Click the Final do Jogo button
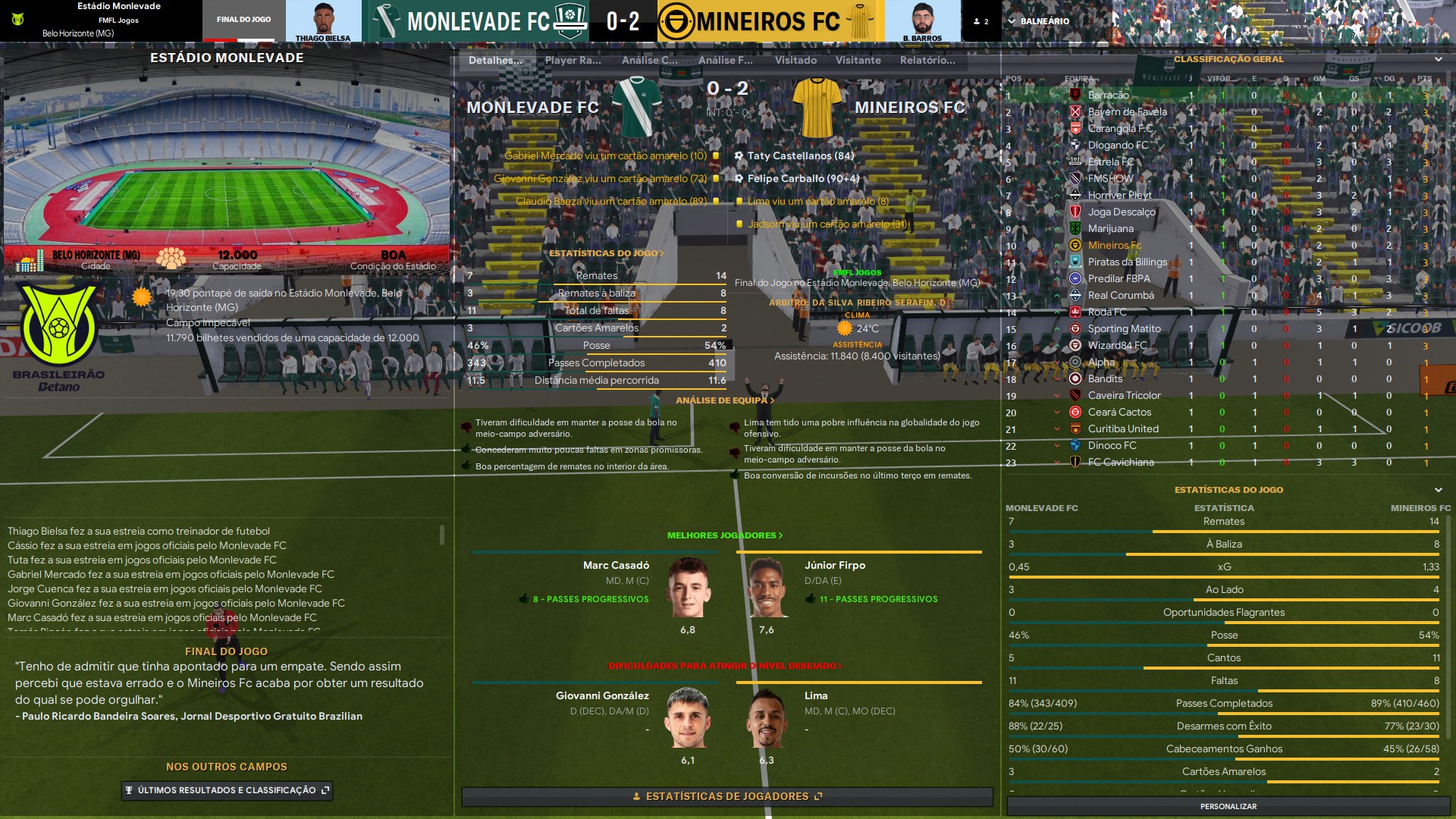The width and height of the screenshot is (1456, 819). (243, 20)
